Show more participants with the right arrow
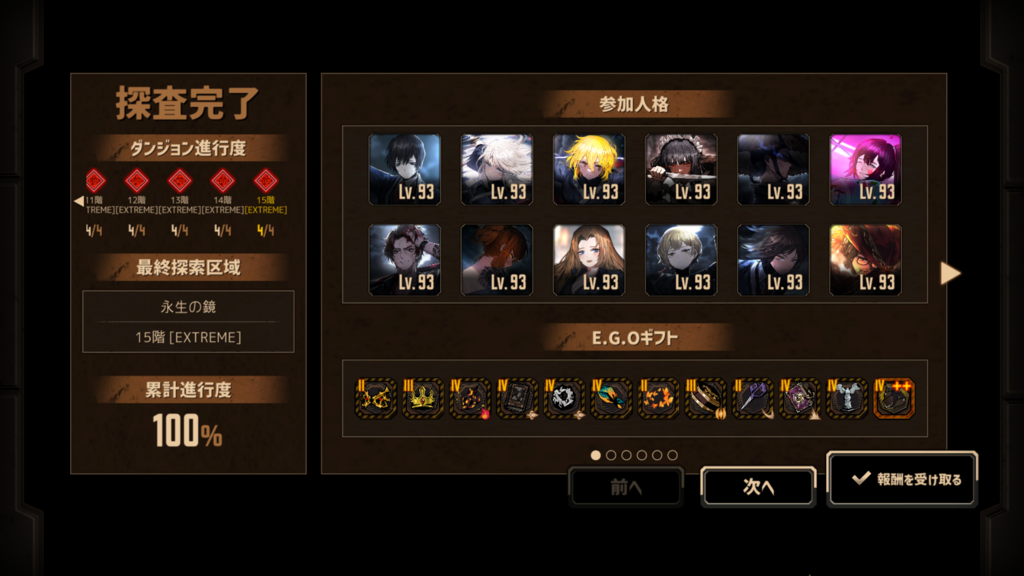1024x576 pixels. (x=950, y=273)
